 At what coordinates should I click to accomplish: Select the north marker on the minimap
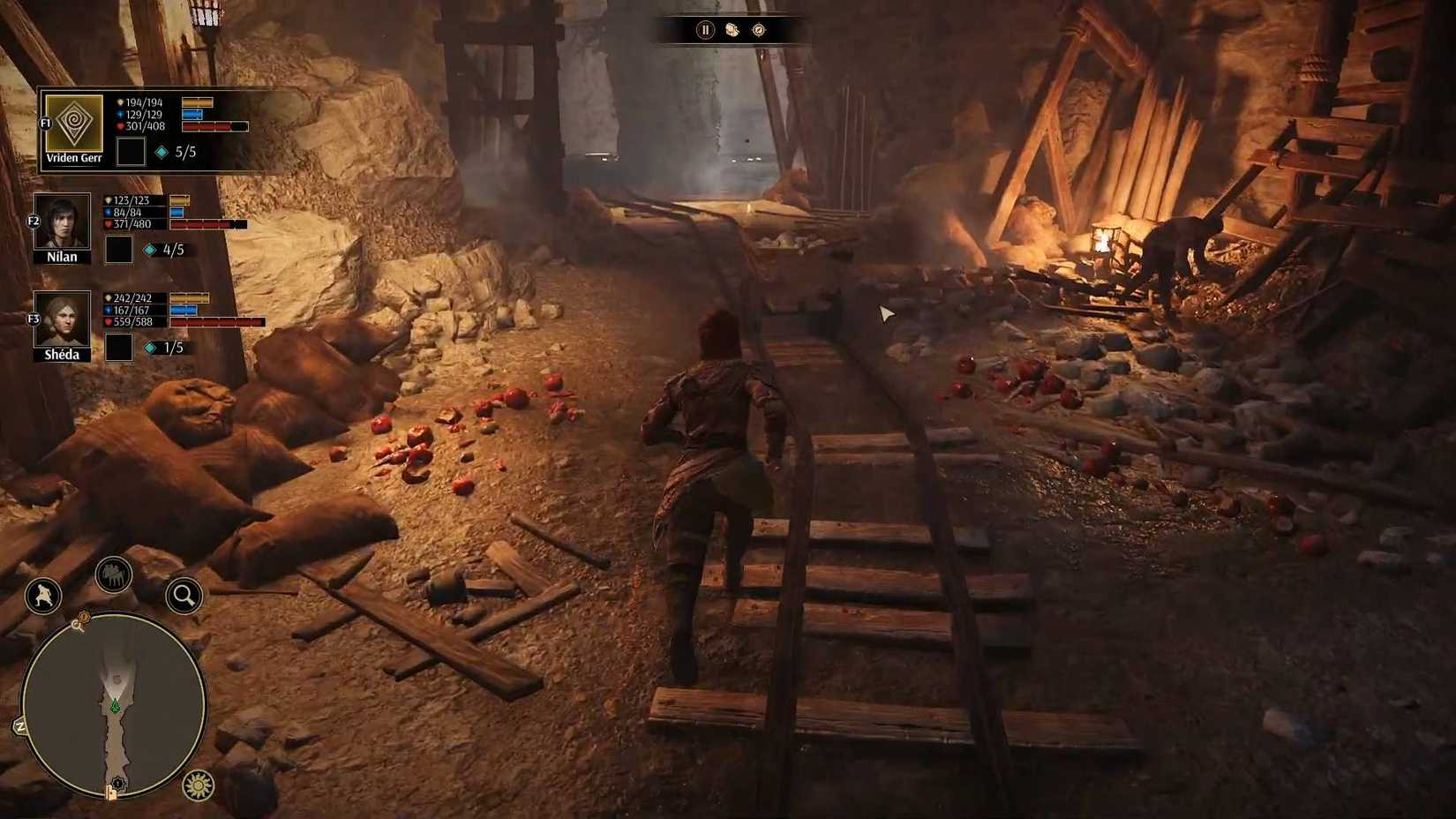(20, 725)
